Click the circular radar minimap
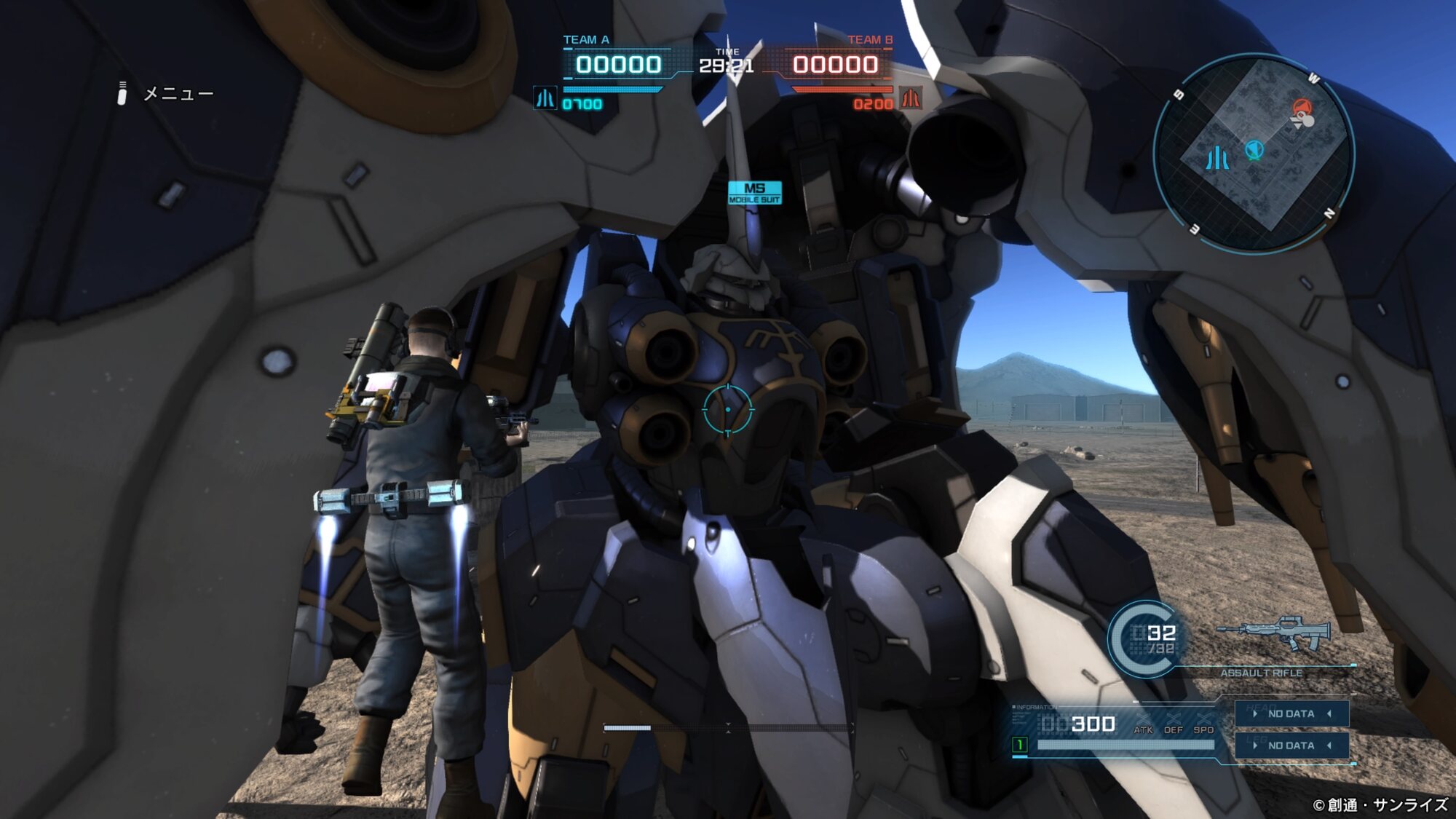 point(1254,154)
